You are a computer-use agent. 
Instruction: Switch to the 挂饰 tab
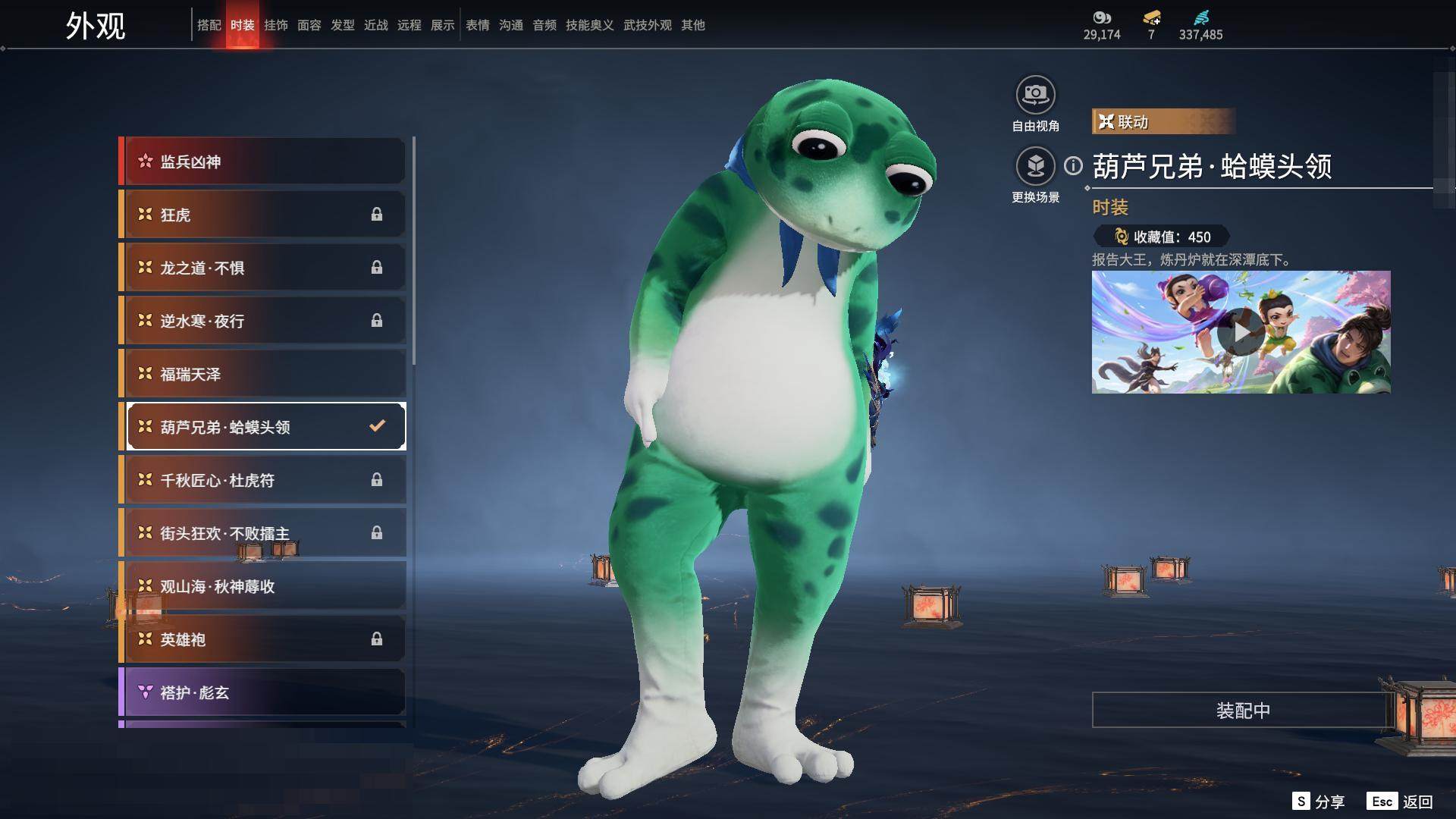click(x=275, y=25)
